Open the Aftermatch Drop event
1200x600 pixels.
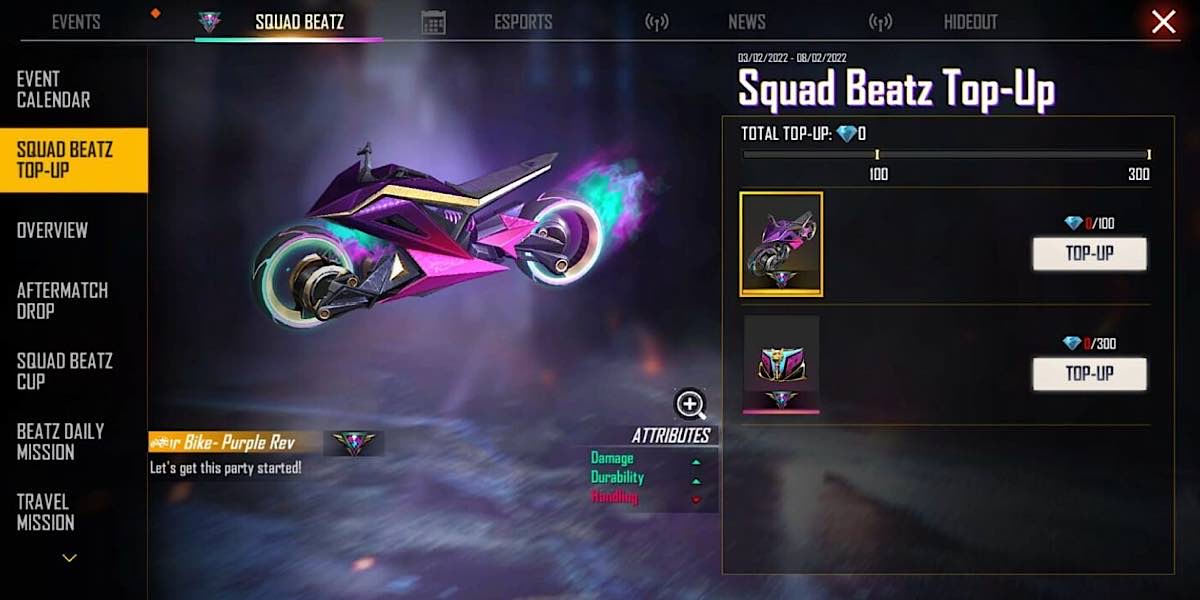click(x=62, y=300)
